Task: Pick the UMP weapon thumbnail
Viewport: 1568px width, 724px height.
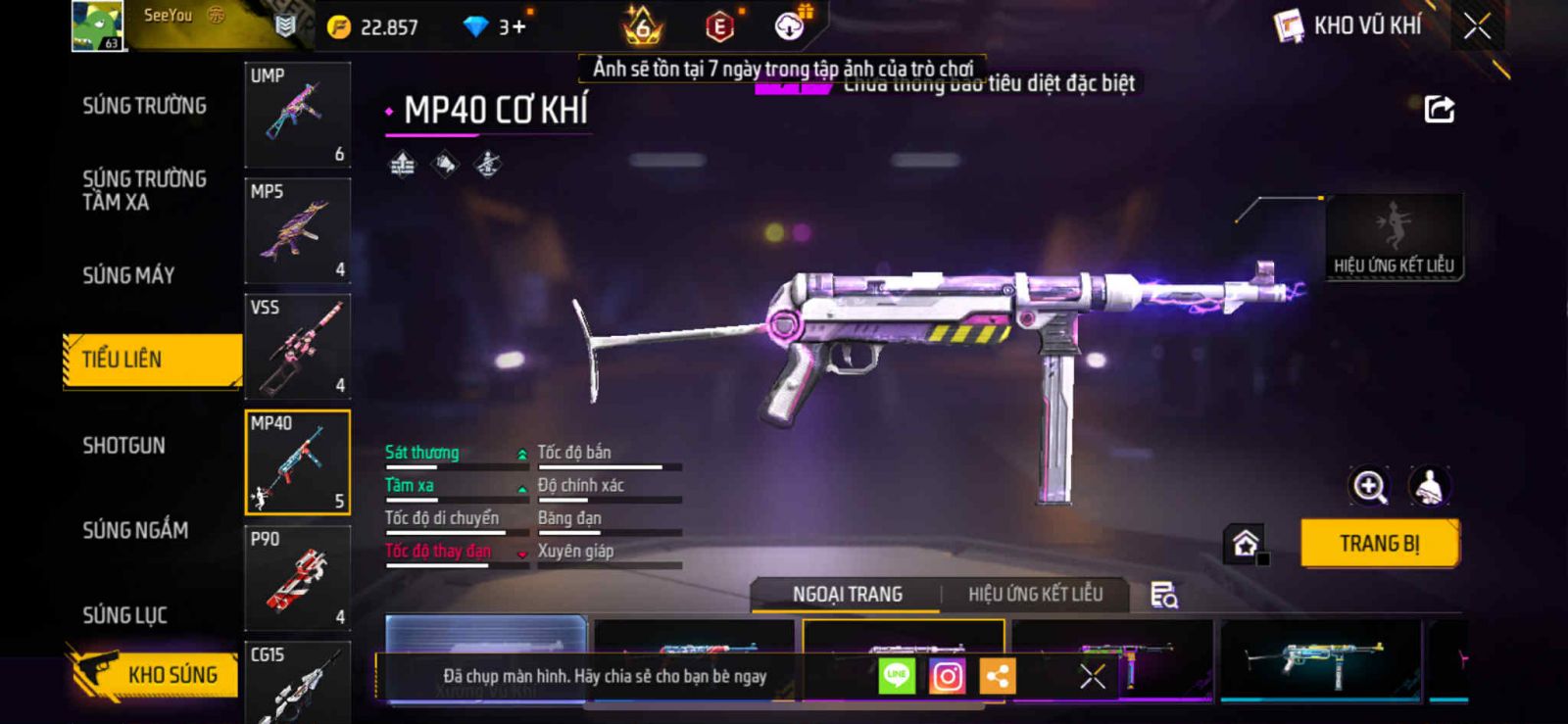Action: click(297, 115)
